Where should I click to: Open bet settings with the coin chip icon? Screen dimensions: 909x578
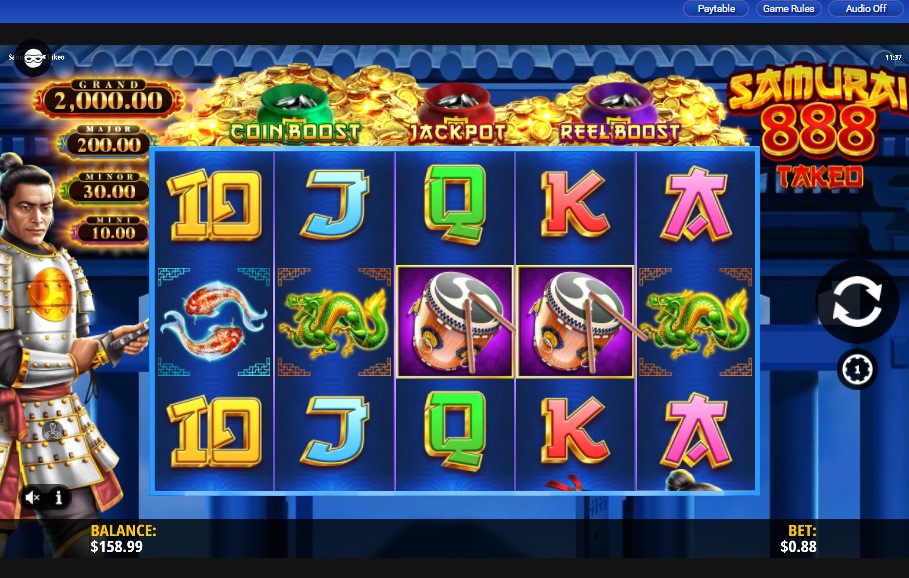coord(857,370)
